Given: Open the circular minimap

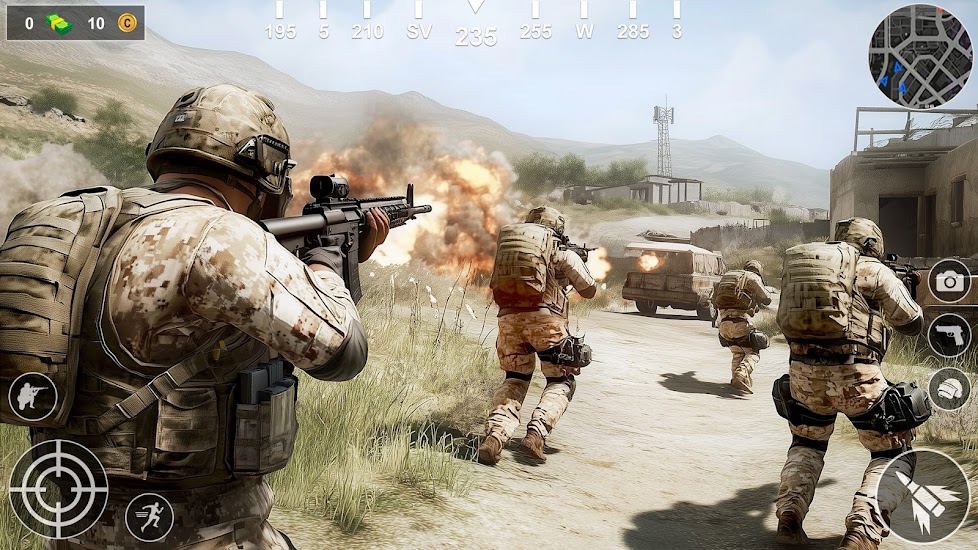Looking at the screenshot, I should [920, 56].
